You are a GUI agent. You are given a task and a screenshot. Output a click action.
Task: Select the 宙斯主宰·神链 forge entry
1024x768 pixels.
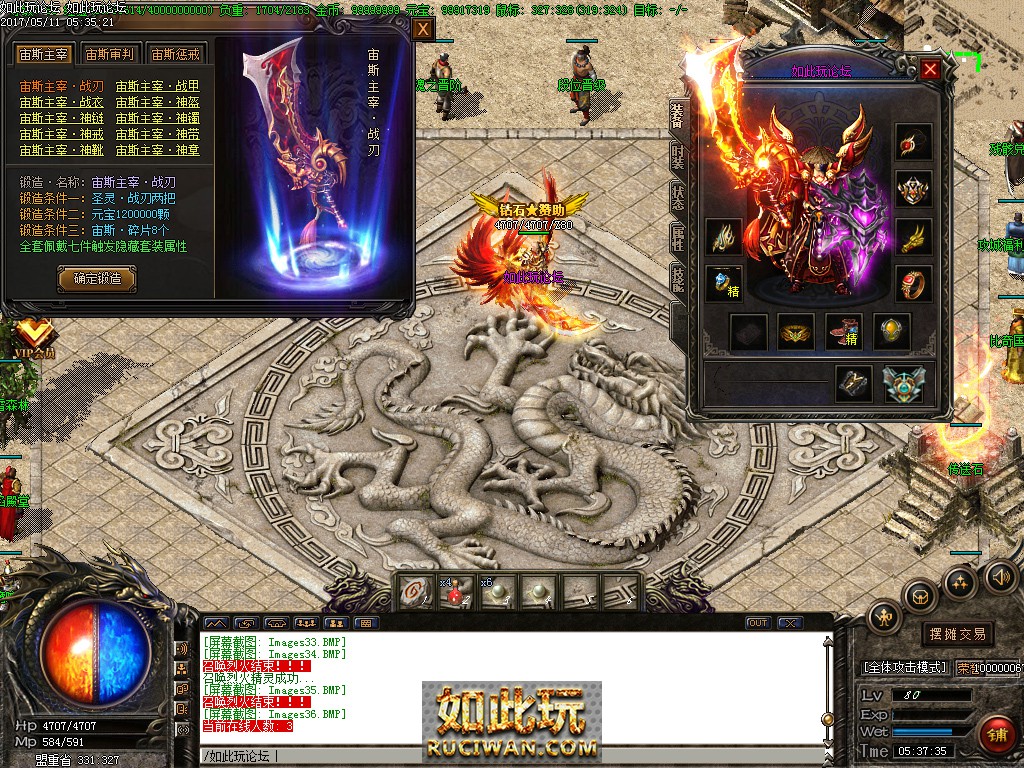(61, 118)
